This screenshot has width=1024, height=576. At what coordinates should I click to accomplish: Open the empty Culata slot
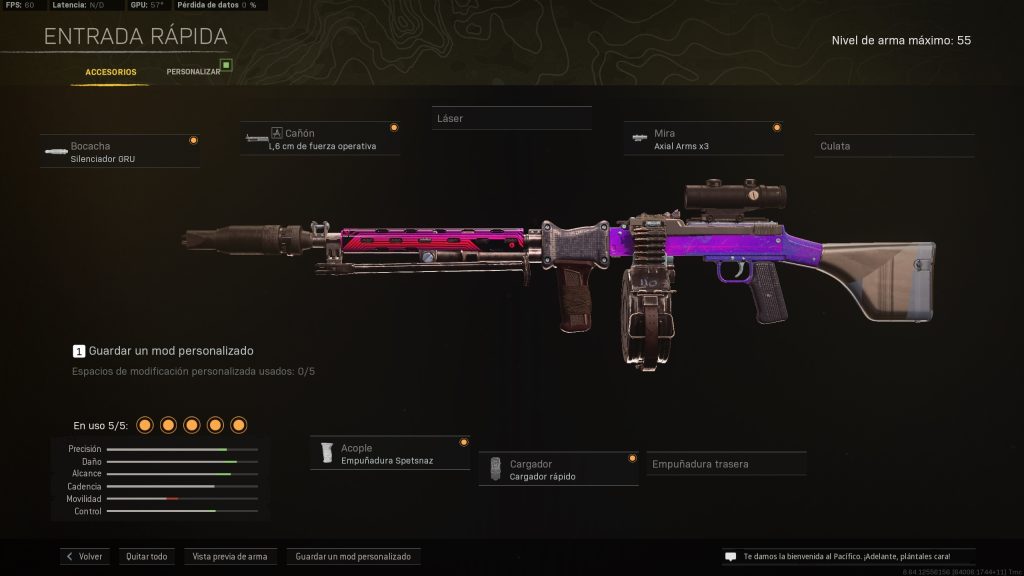[893, 146]
